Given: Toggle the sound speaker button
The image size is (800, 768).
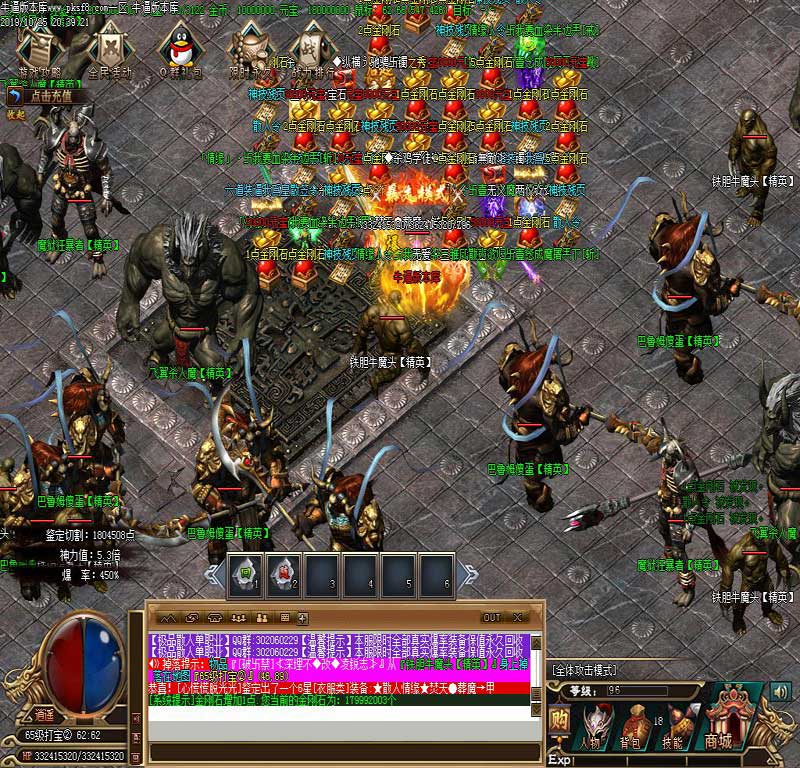Looking at the screenshot, I should click(x=779, y=690).
